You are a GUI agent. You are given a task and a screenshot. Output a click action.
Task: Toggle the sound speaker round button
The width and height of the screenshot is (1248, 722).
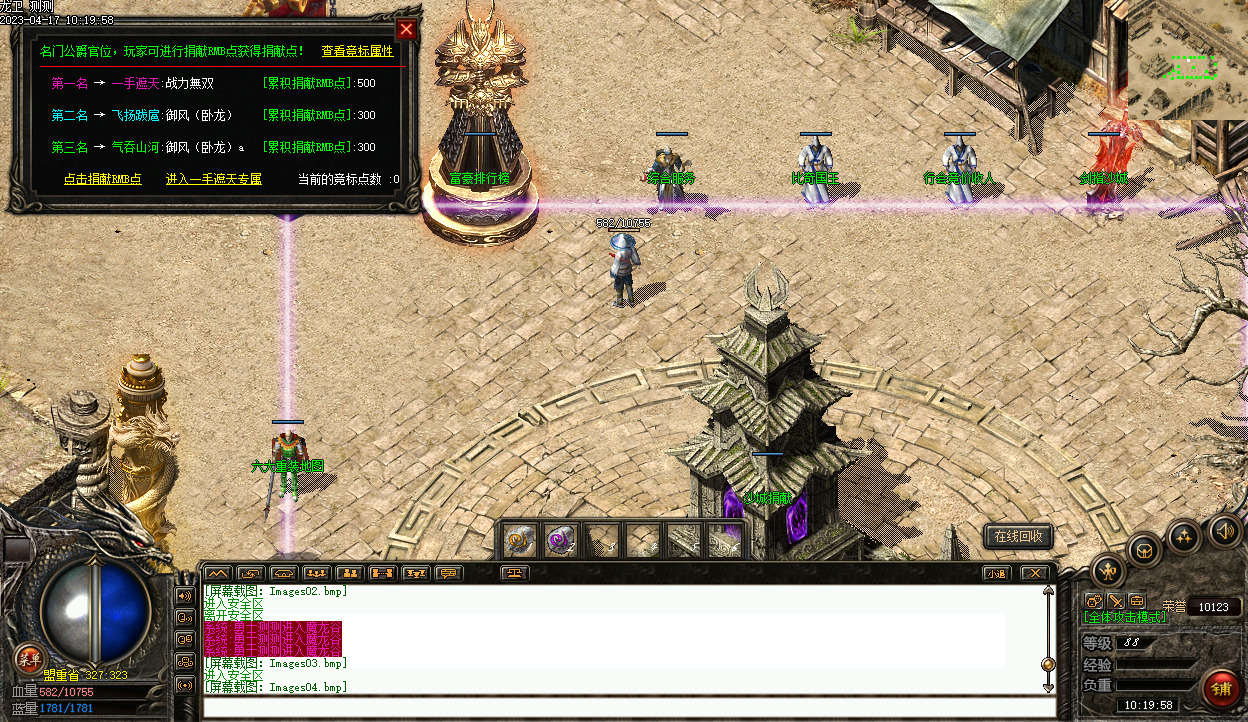[1224, 530]
